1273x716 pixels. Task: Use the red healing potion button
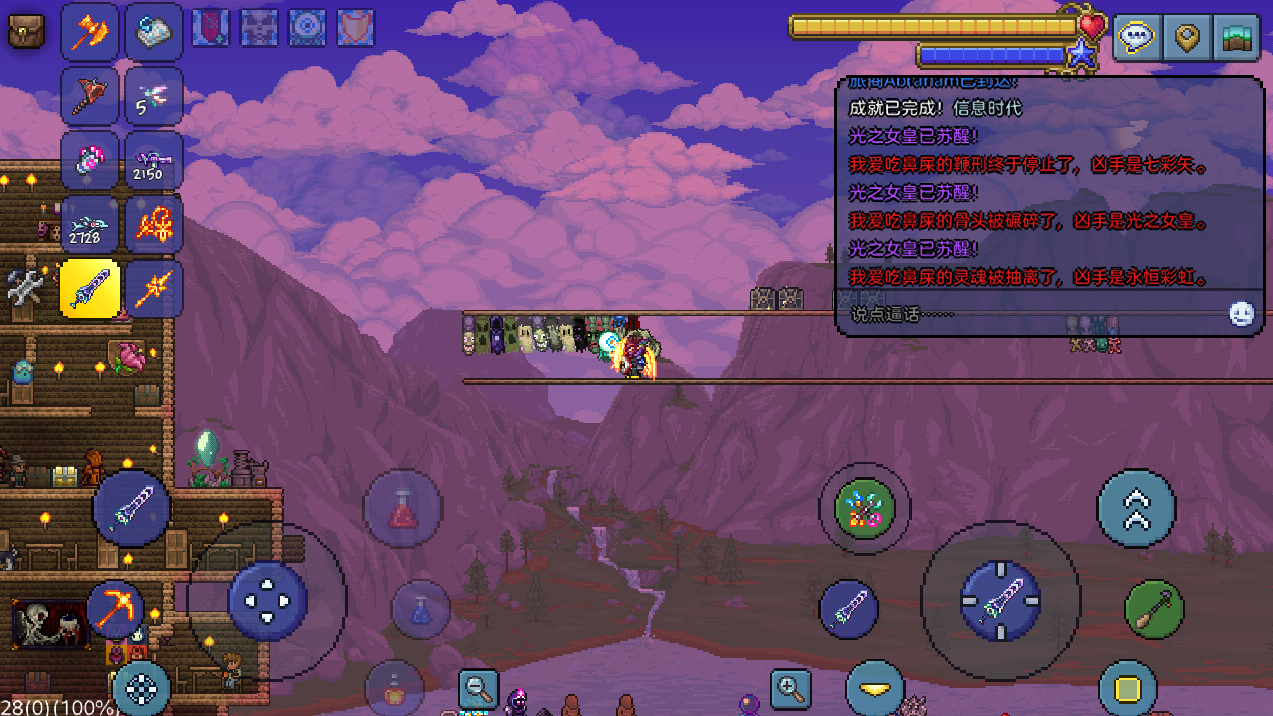pos(402,509)
